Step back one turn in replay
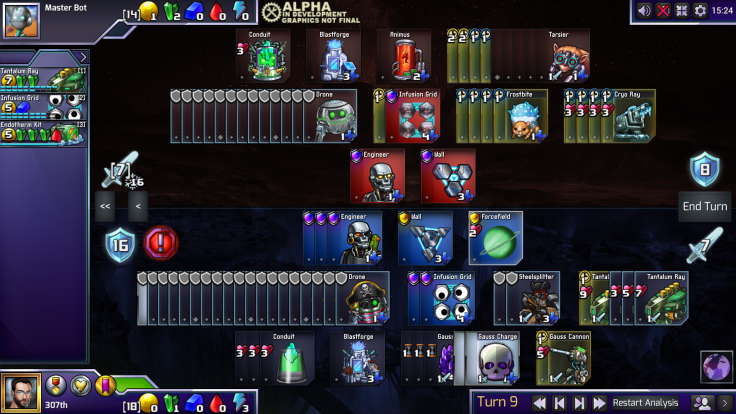This screenshot has width=736, height=414. tap(560, 403)
